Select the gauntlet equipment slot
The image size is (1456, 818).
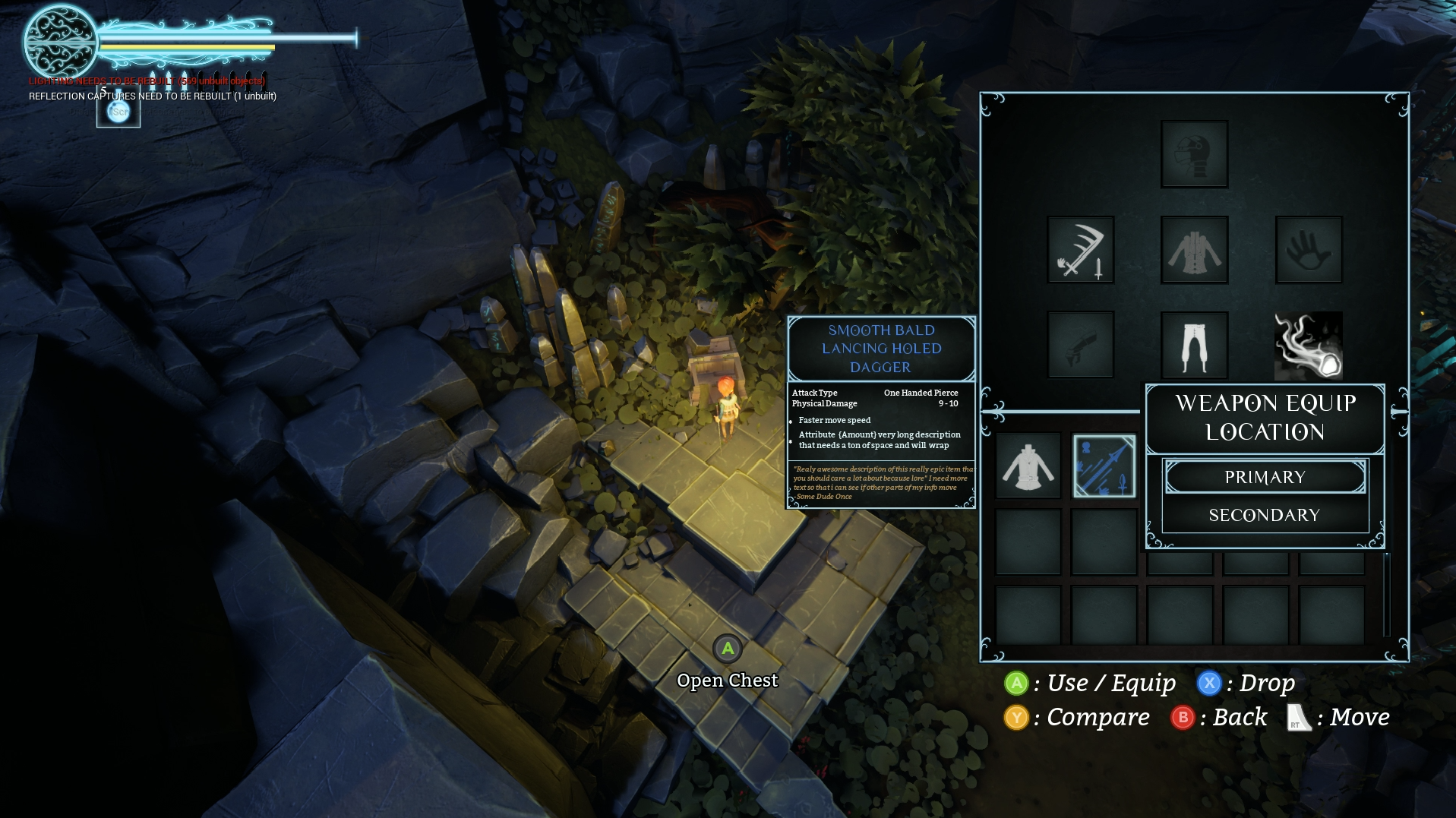click(x=1080, y=345)
